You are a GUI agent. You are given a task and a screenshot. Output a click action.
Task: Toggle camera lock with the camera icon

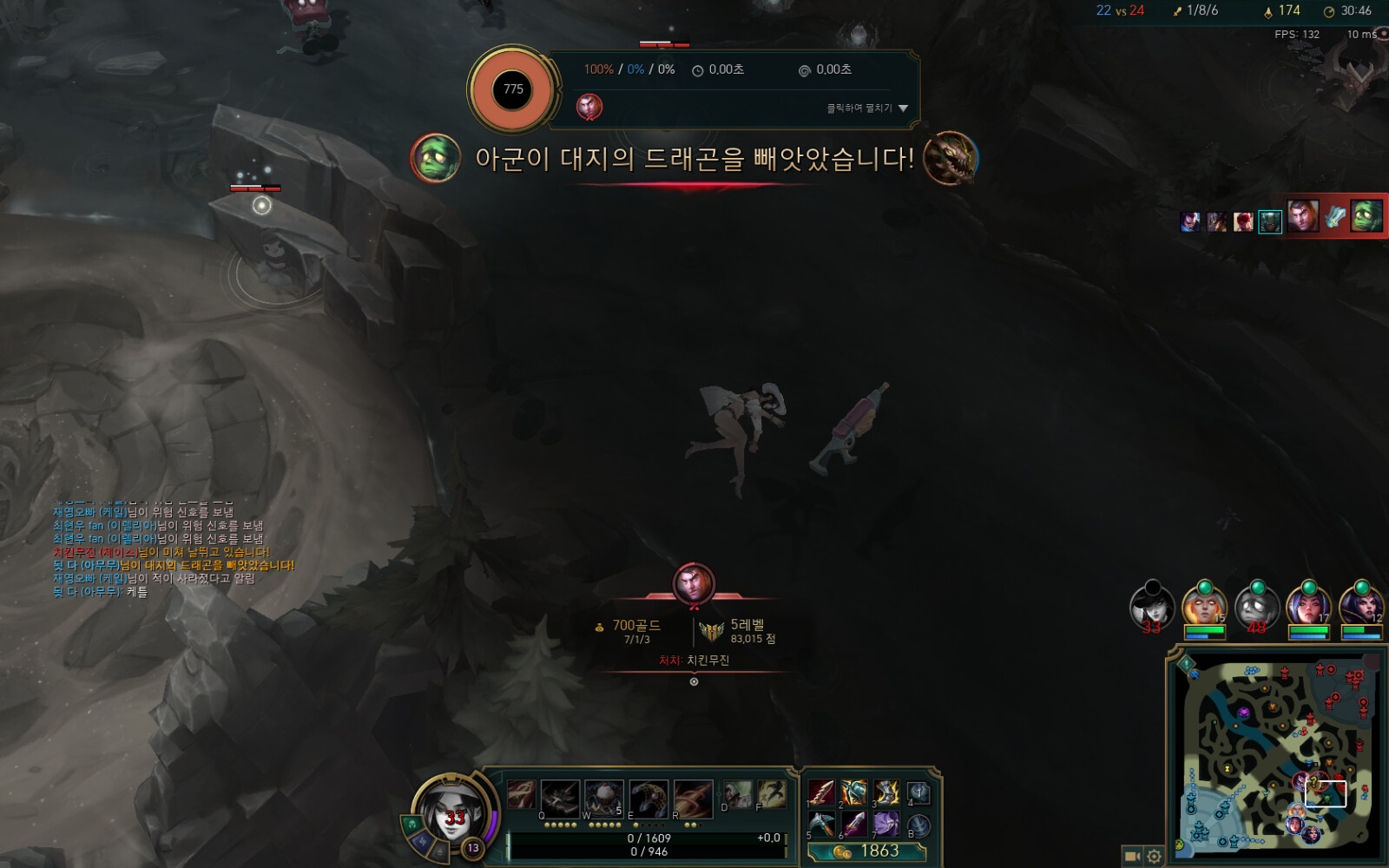pos(1132,855)
